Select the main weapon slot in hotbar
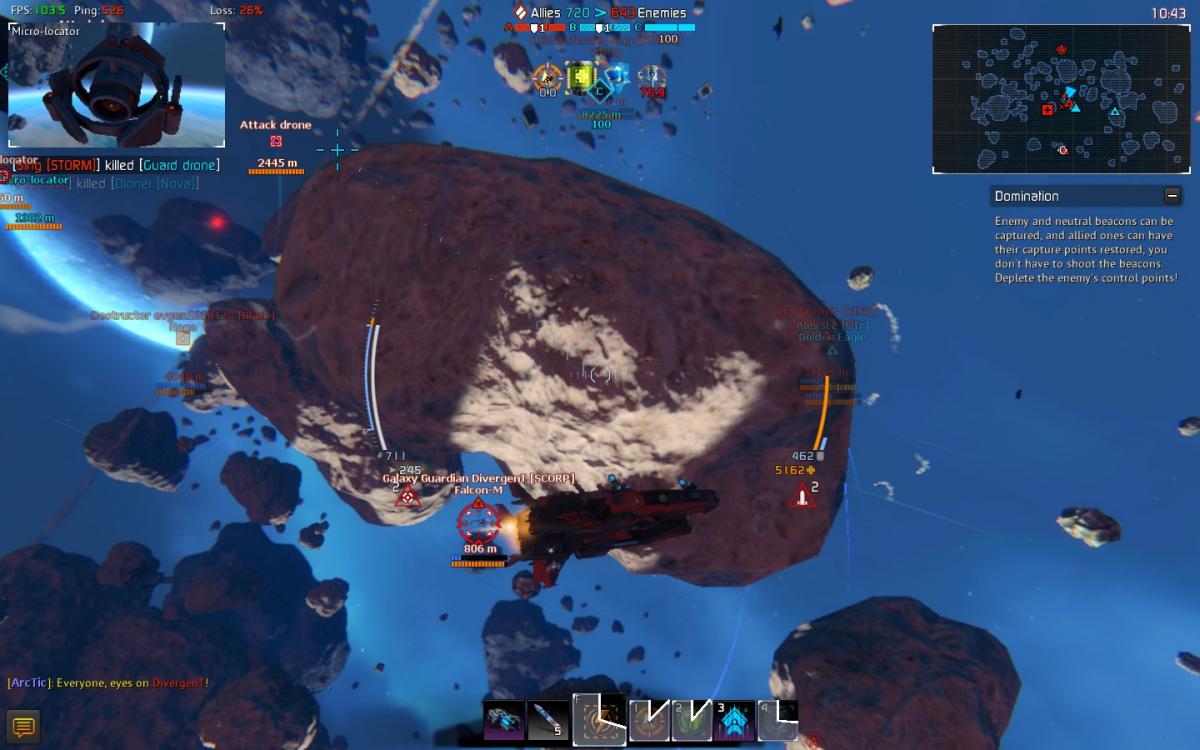1200x750 pixels. tap(503, 721)
